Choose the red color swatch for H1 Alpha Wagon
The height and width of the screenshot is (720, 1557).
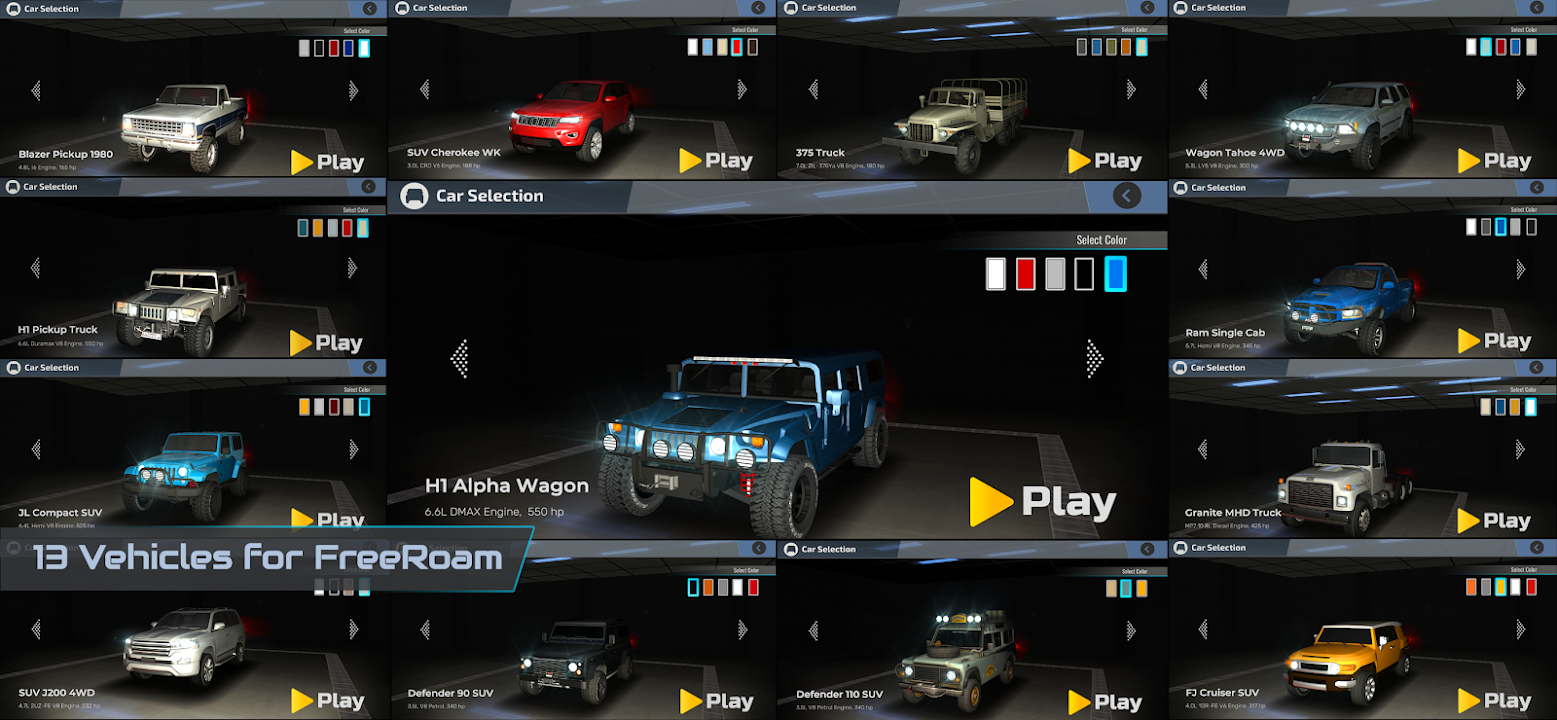tap(1025, 273)
